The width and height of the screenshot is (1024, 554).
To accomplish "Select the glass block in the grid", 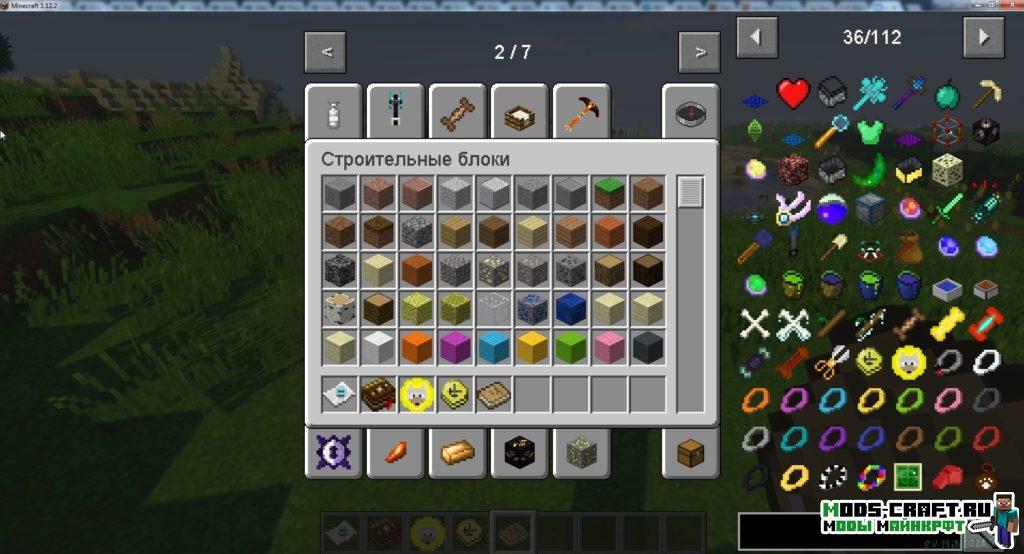I will 493,308.
